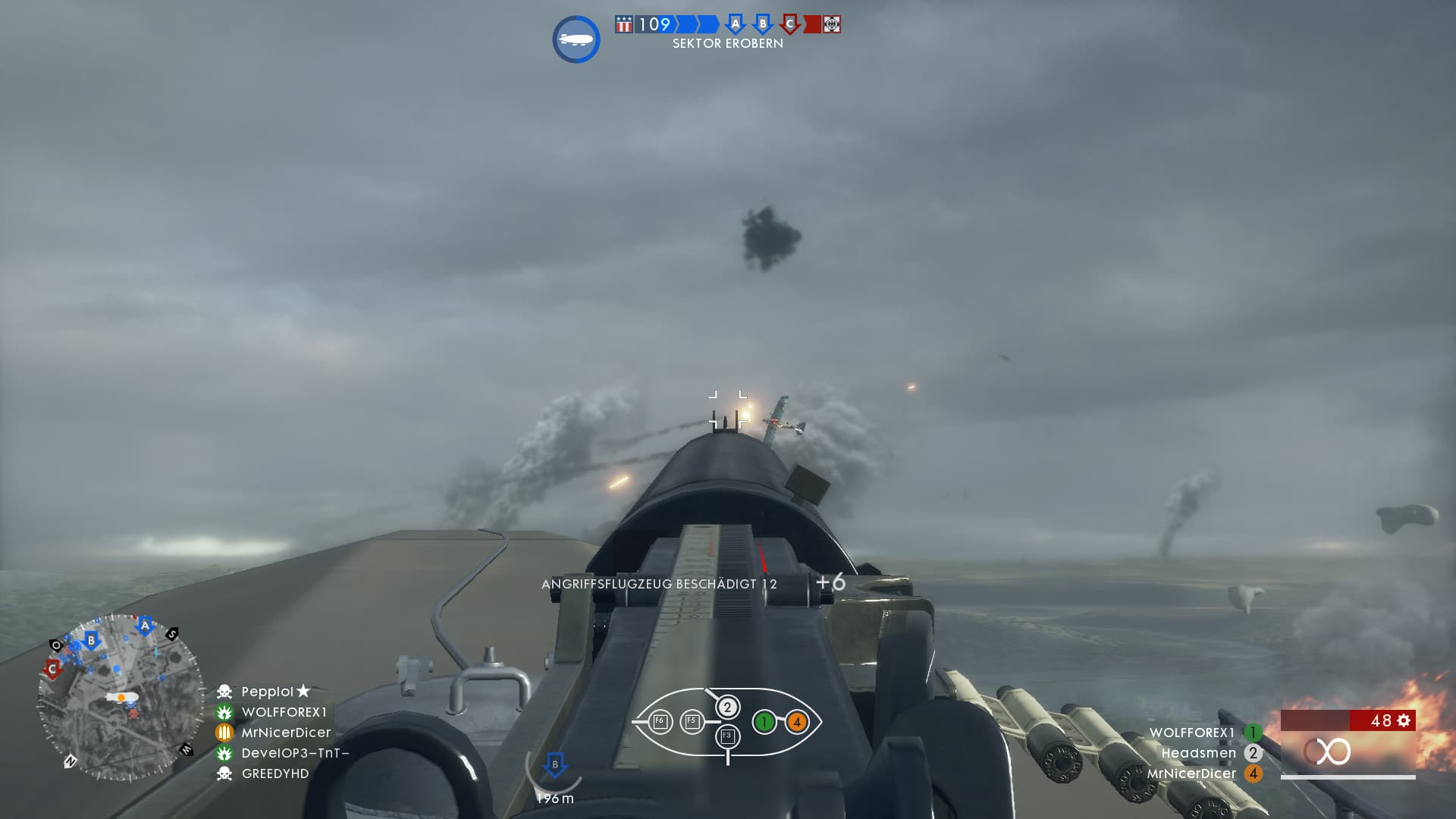Click the German team emblem icon
Screen dimensions: 1456x819
(832, 24)
